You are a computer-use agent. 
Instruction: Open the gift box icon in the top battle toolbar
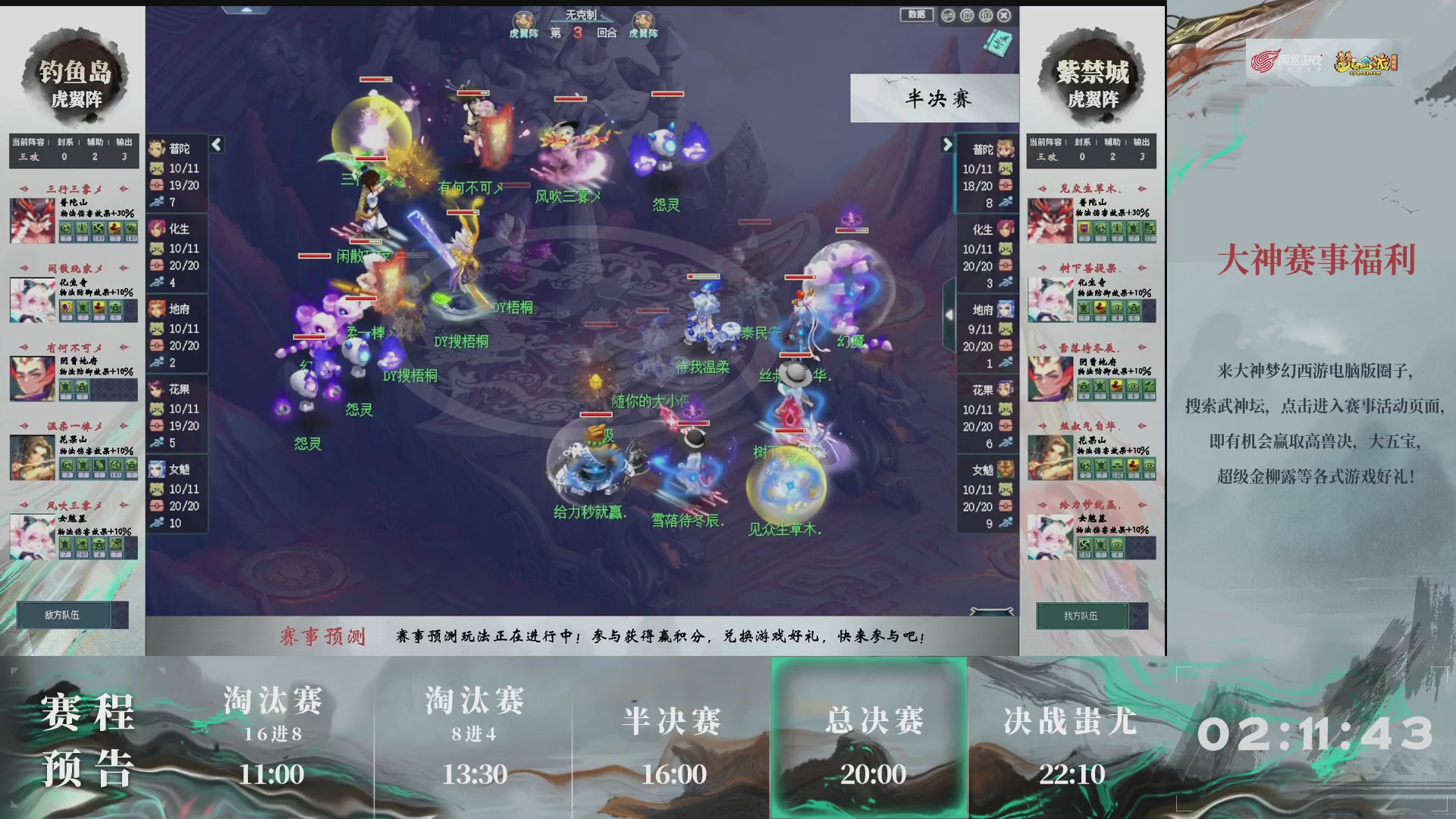[986, 14]
